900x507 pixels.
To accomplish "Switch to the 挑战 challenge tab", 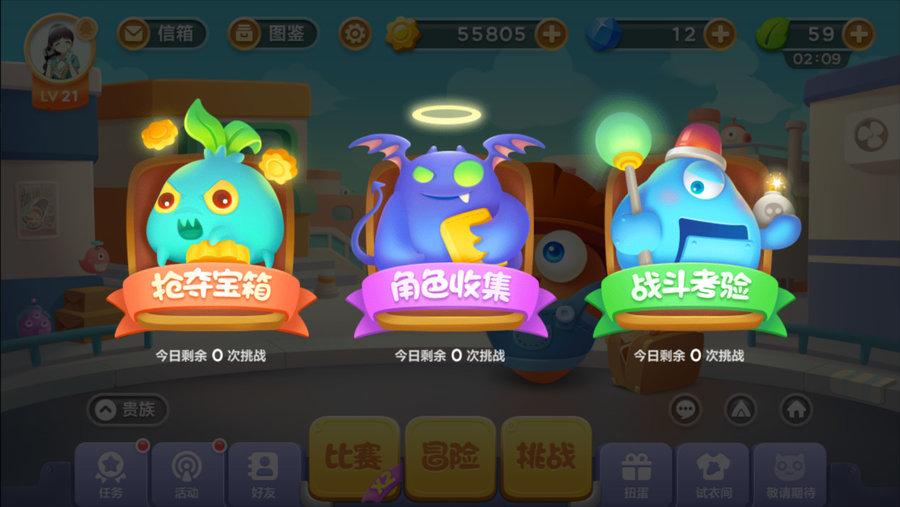I will (x=546, y=458).
